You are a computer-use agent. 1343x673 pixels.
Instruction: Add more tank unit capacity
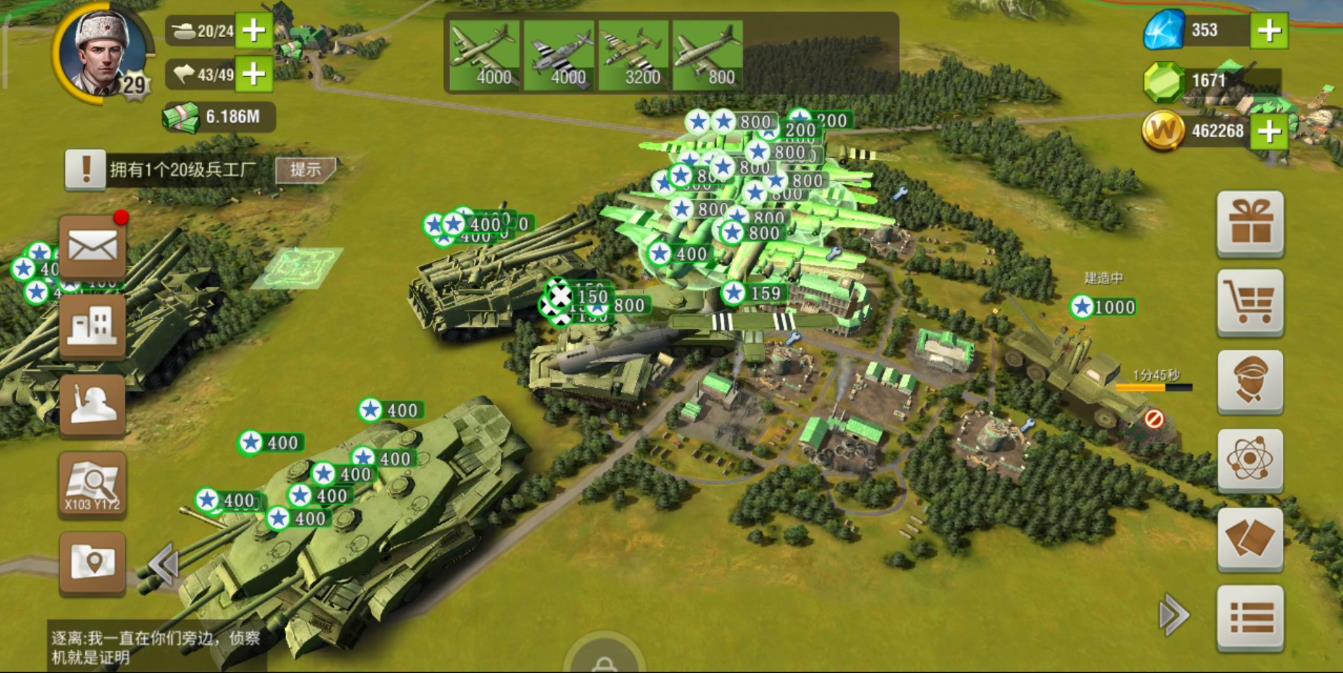click(x=254, y=31)
